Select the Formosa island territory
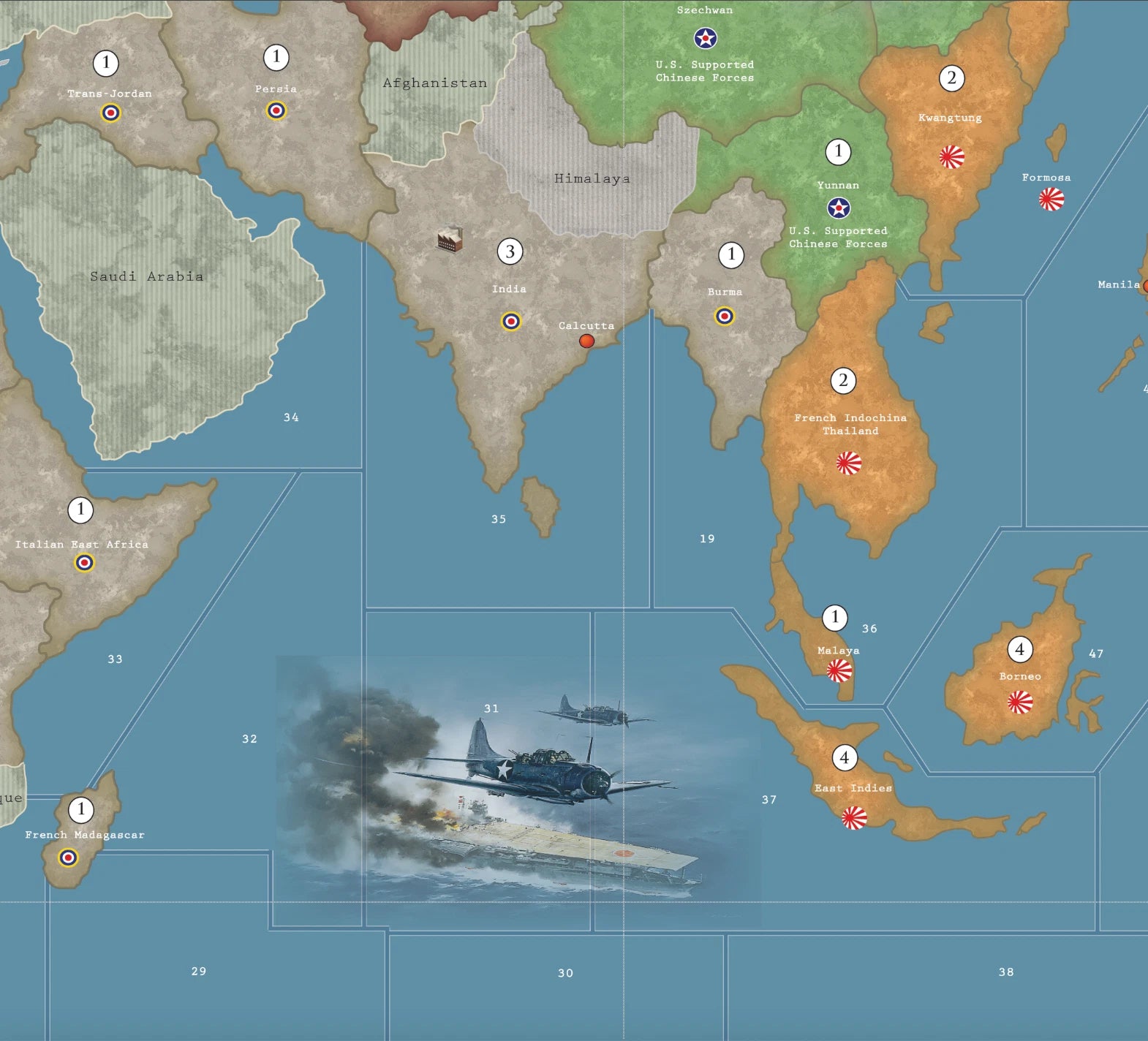Viewport: 1148px width, 1041px height. [1051, 197]
